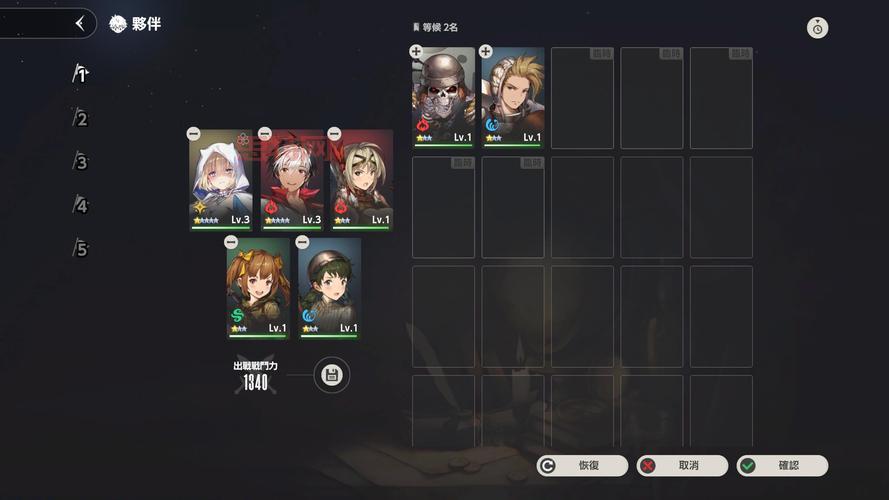
Task: Add the skull-masked soldier with plus button
Action: (x=416, y=51)
